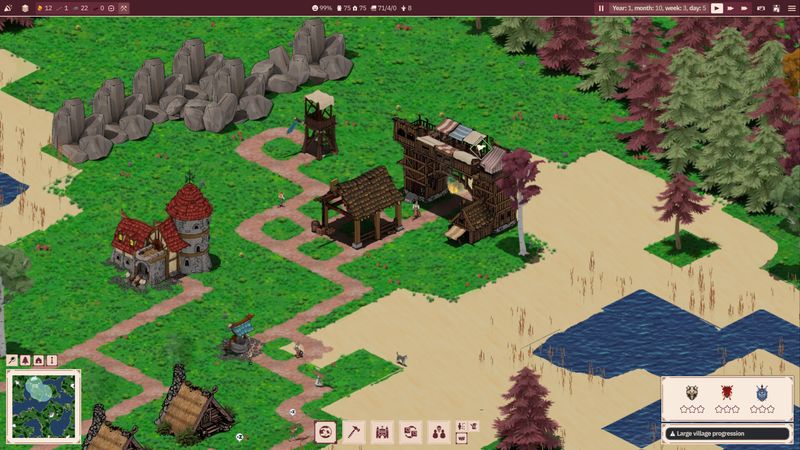Click the round icon beside the crossed tools
Image resolution: width=800 pixels, height=450 pixels.
point(110,8)
